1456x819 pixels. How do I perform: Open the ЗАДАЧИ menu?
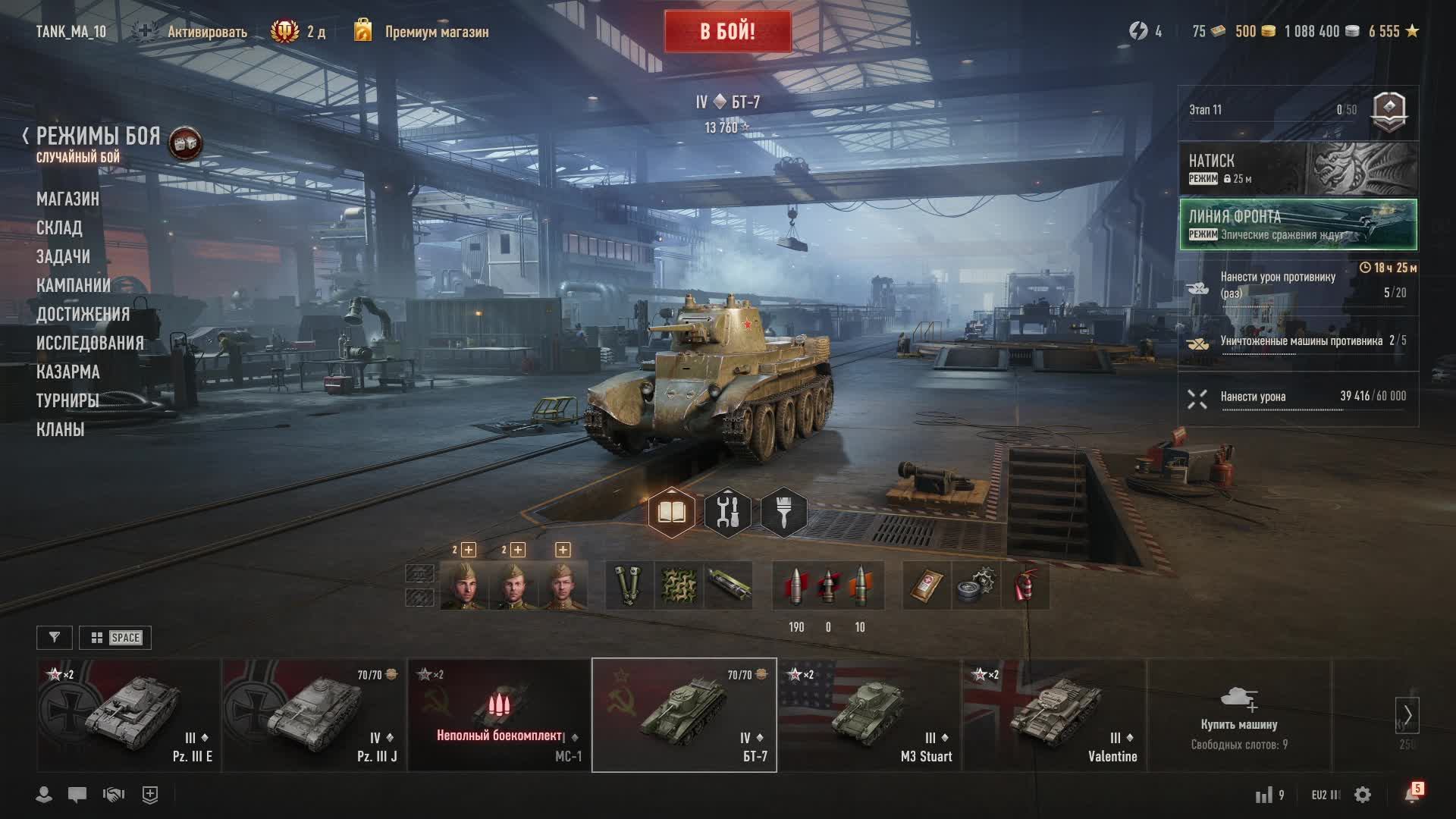63,256
